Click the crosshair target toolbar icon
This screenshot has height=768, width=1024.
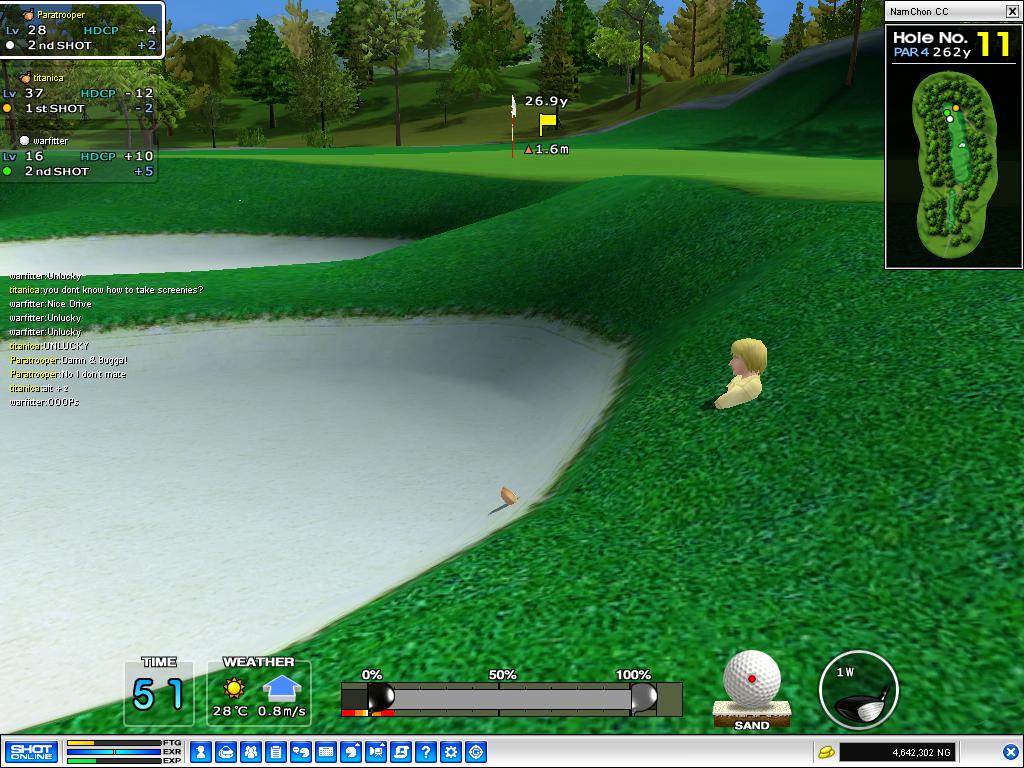coord(476,752)
